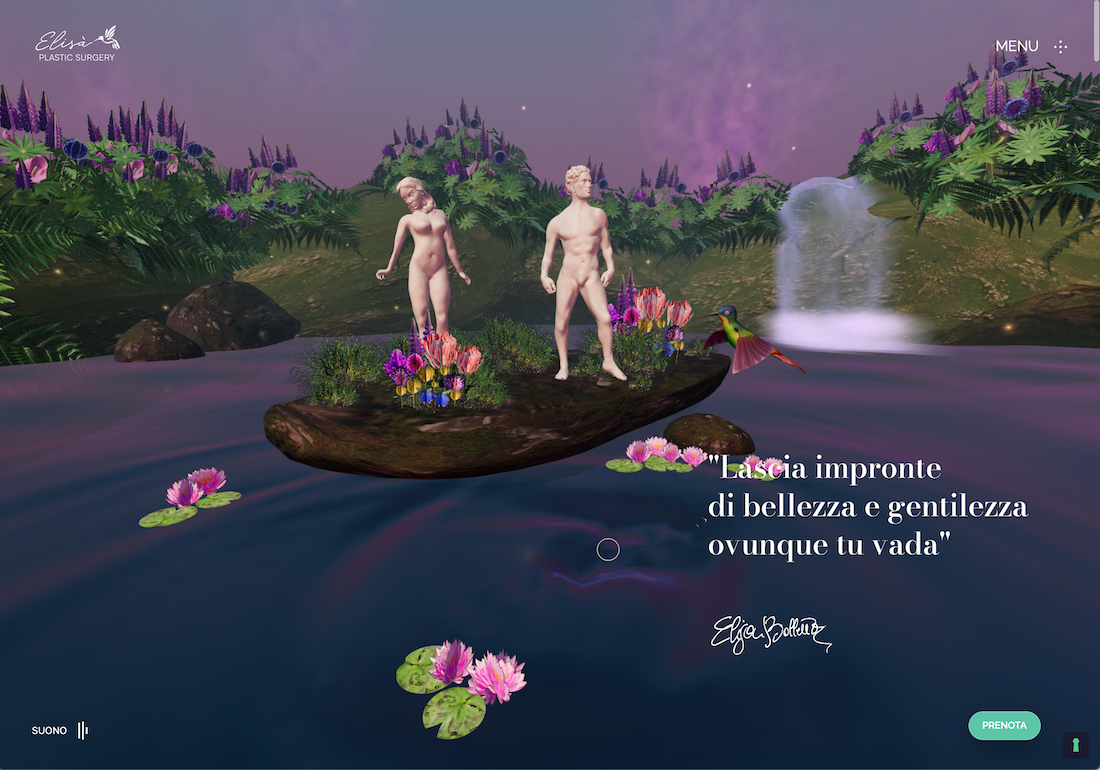Toggle the SUONO sound control
Viewport: 1100px width, 770px height.
(60, 730)
